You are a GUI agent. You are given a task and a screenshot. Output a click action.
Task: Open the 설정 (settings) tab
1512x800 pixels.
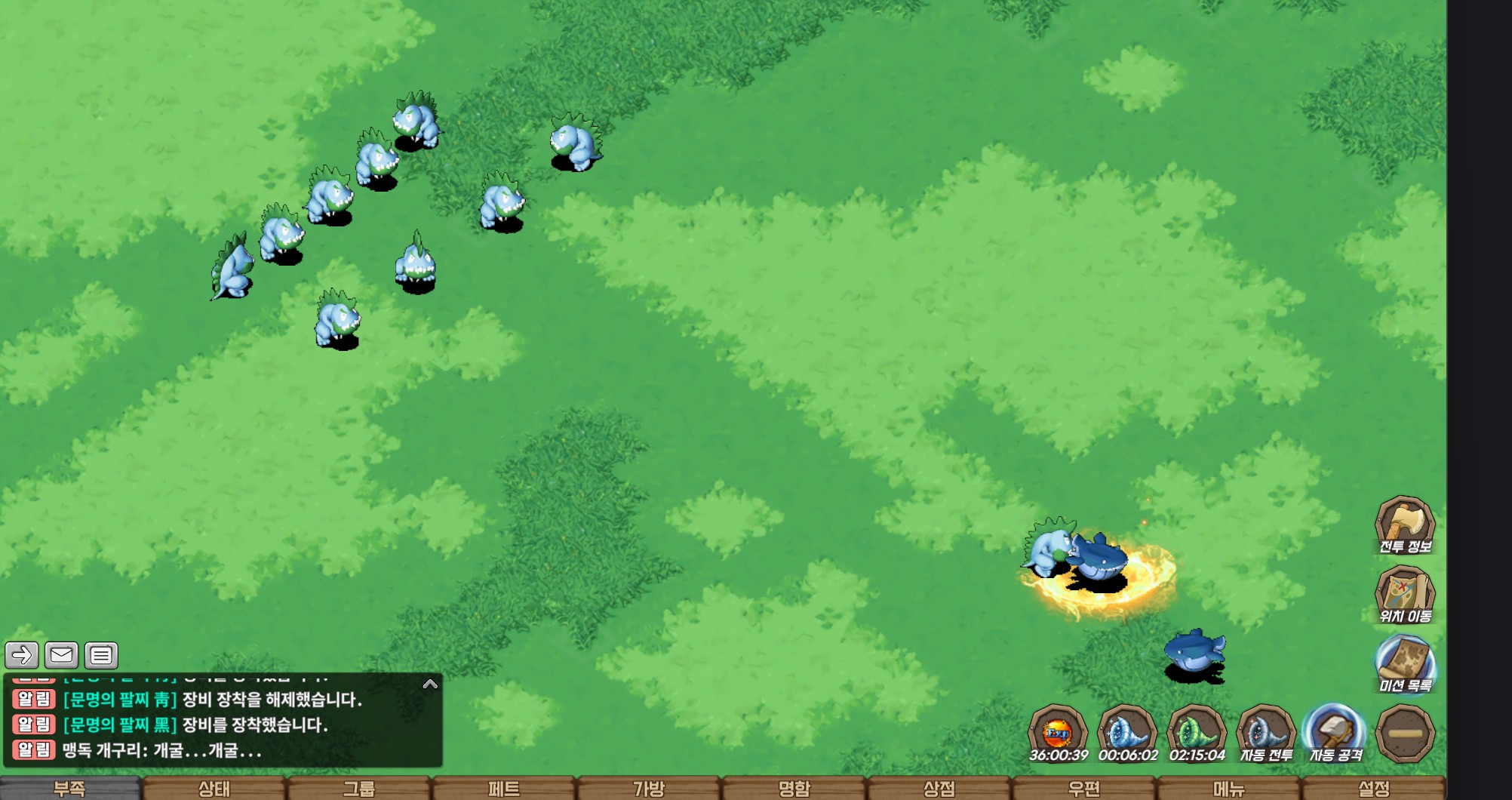coord(1373,789)
